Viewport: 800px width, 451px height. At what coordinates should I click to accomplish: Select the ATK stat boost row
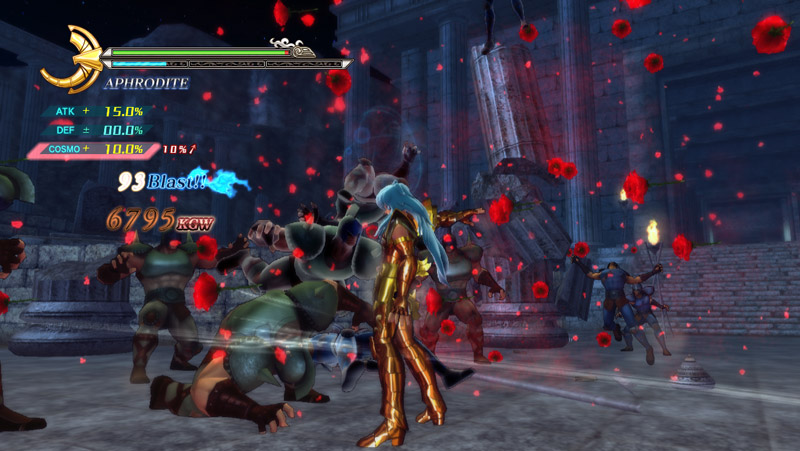[x=95, y=111]
